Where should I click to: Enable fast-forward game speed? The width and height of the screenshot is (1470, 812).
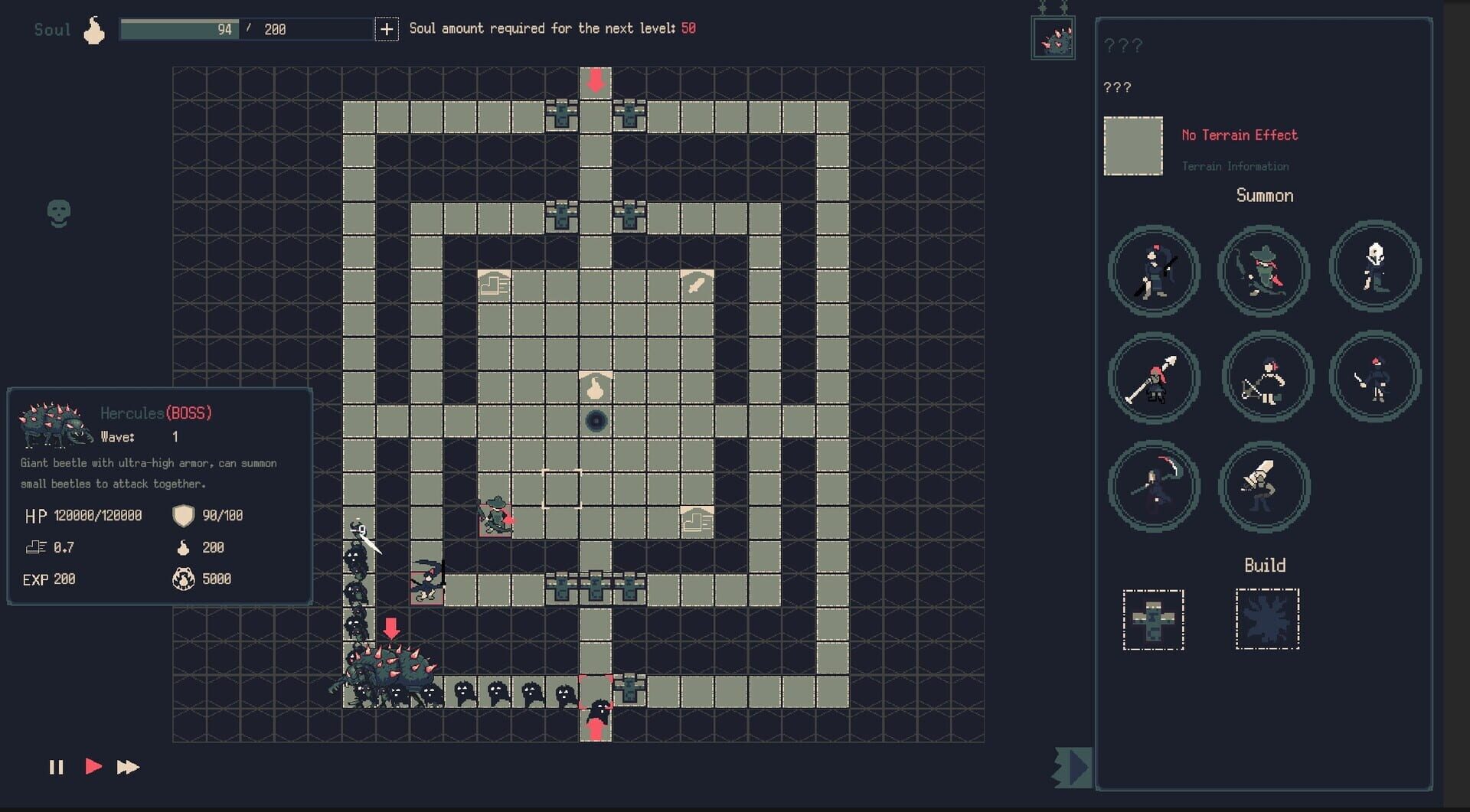(x=129, y=768)
